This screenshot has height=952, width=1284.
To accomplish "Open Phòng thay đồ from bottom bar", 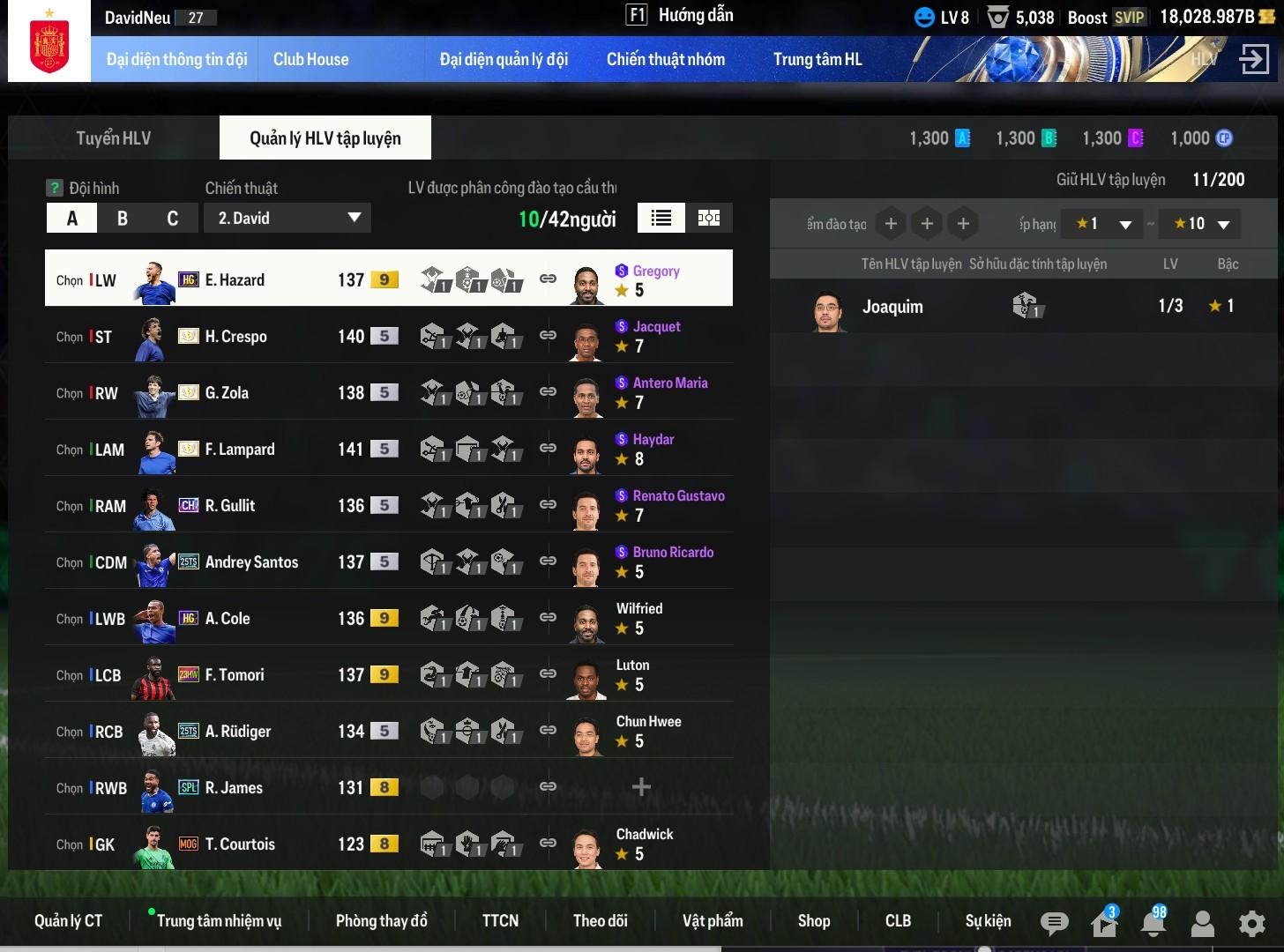I will tap(381, 921).
